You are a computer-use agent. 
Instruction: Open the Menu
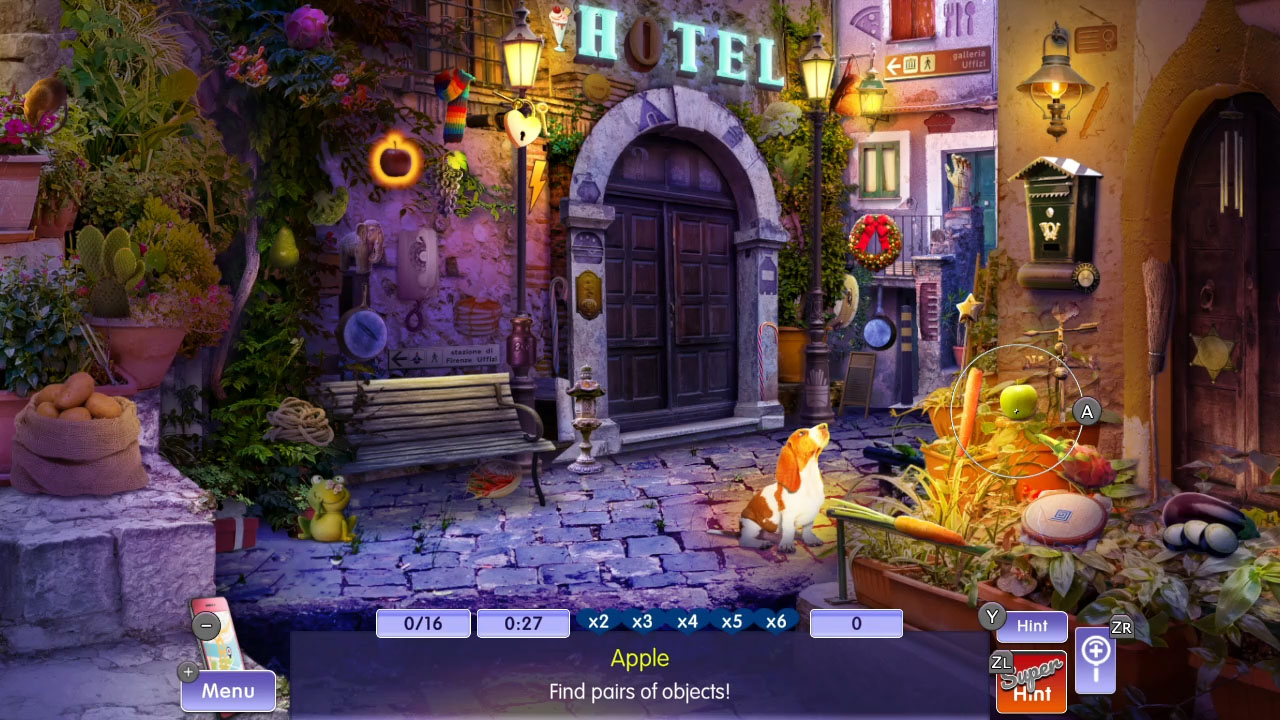(228, 690)
